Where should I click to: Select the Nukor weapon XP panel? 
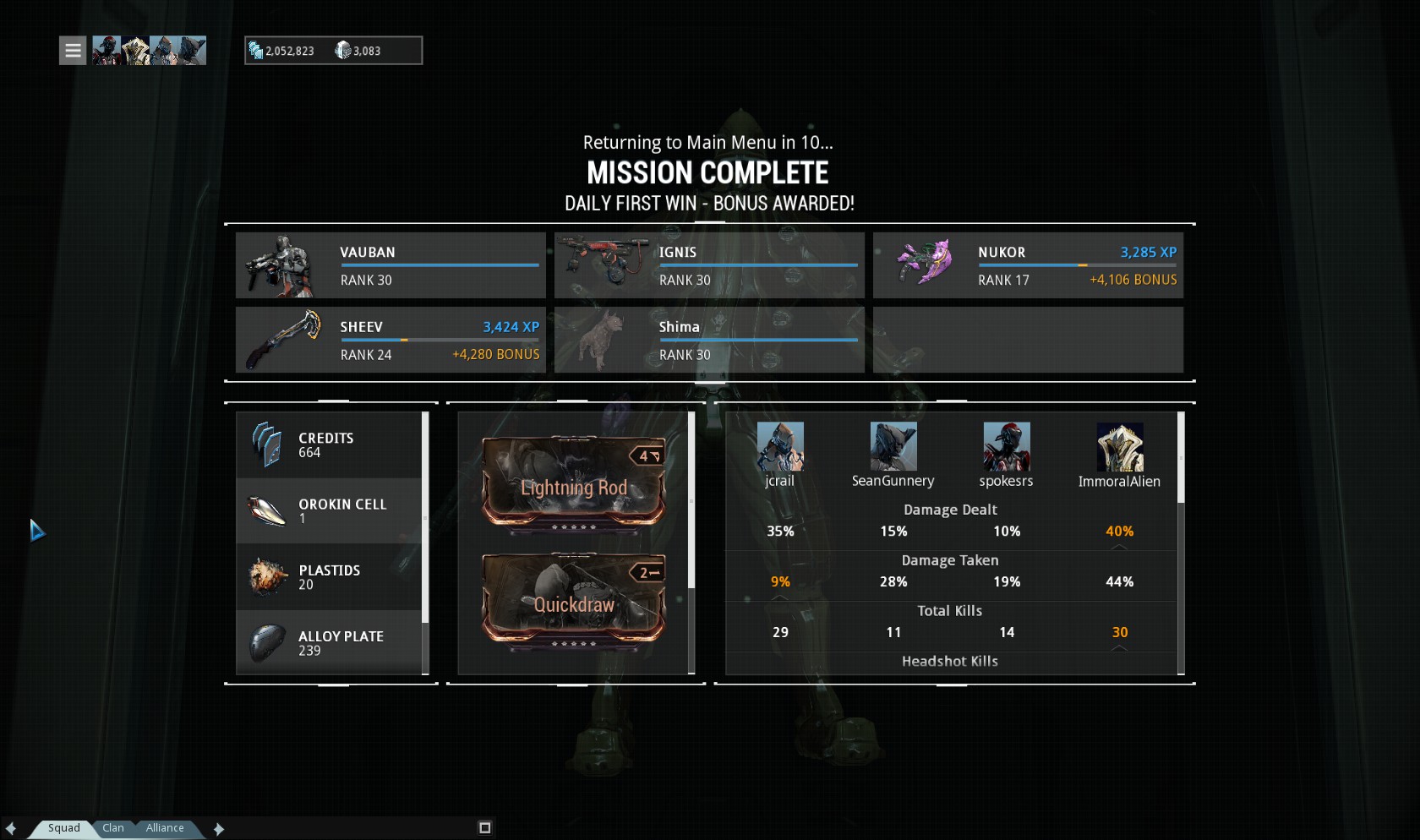[x=1028, y=265]
